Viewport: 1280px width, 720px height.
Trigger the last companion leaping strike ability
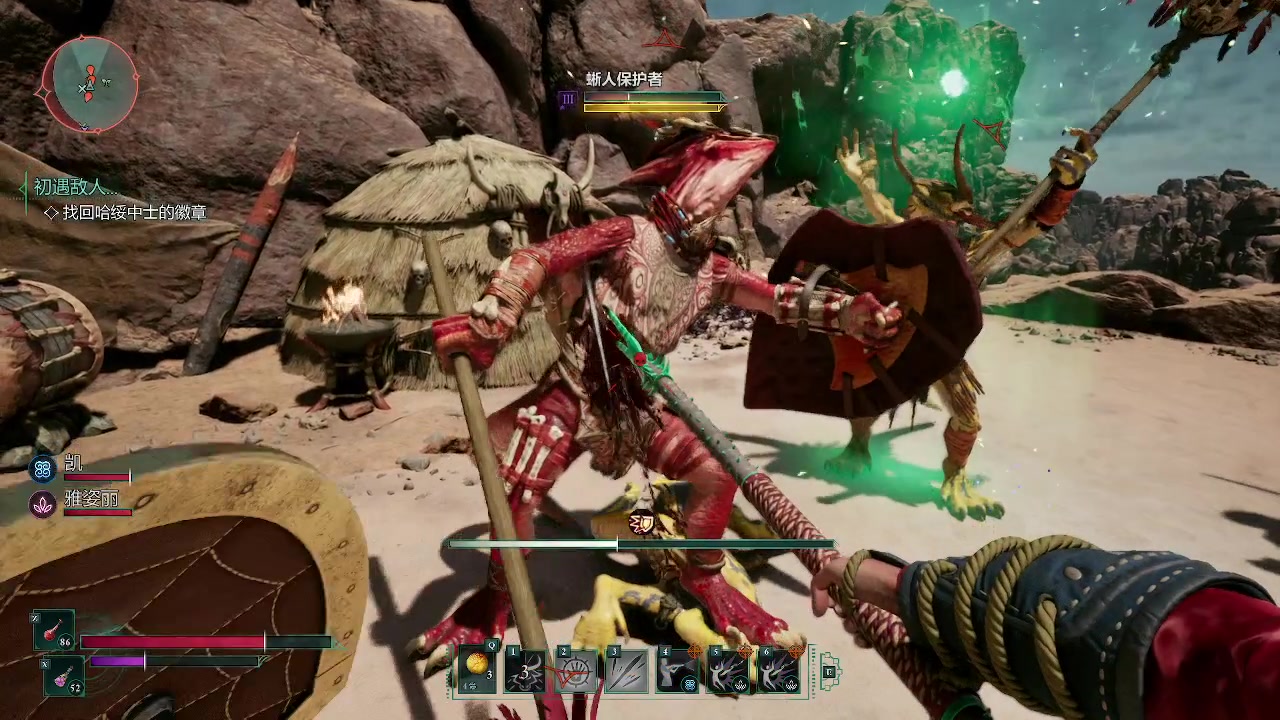pyautogui.click(x=778, y=669)
